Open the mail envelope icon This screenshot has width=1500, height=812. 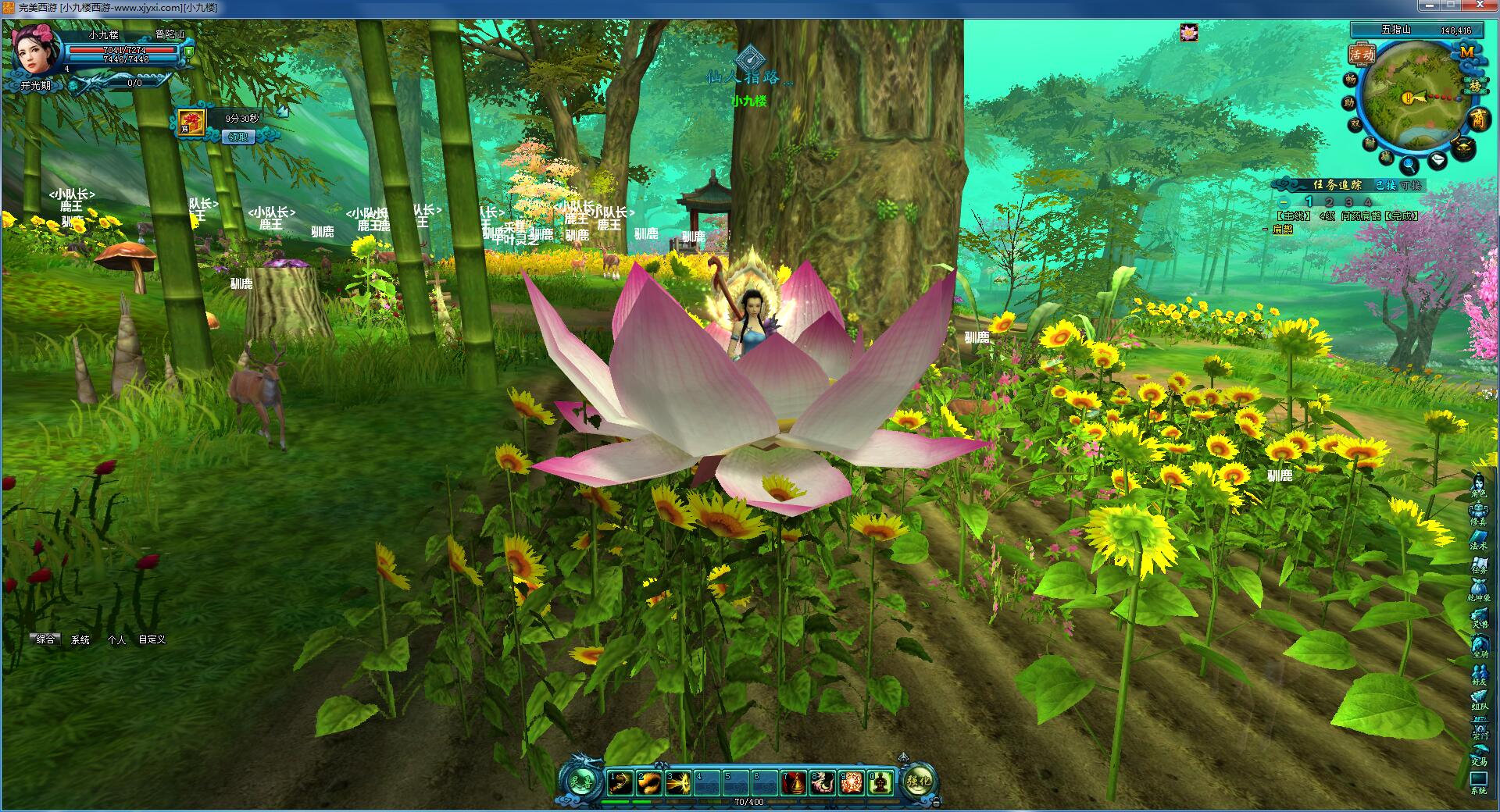(x=1438, y=161)
